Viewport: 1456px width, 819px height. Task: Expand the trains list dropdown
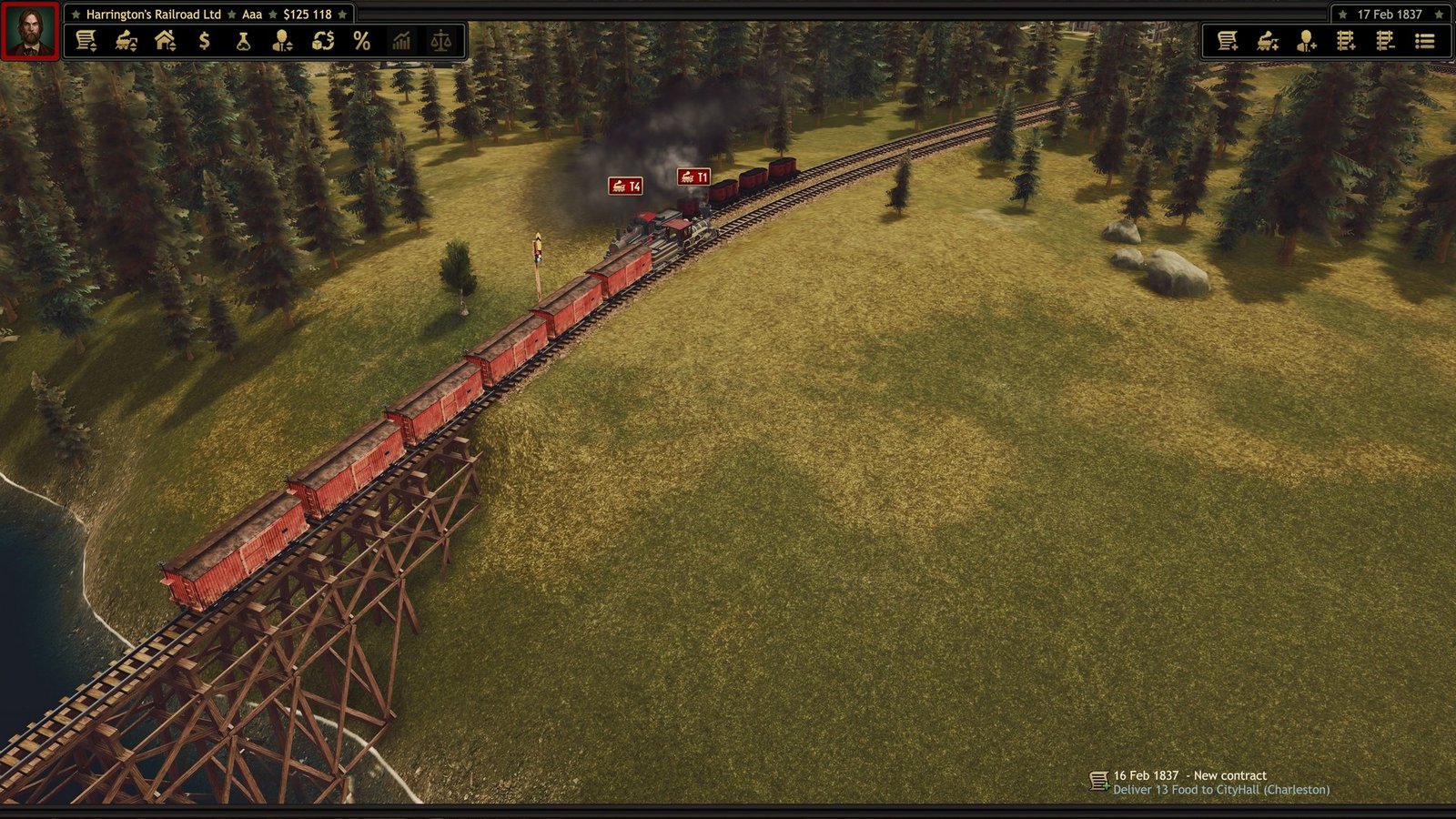point(127,41)
